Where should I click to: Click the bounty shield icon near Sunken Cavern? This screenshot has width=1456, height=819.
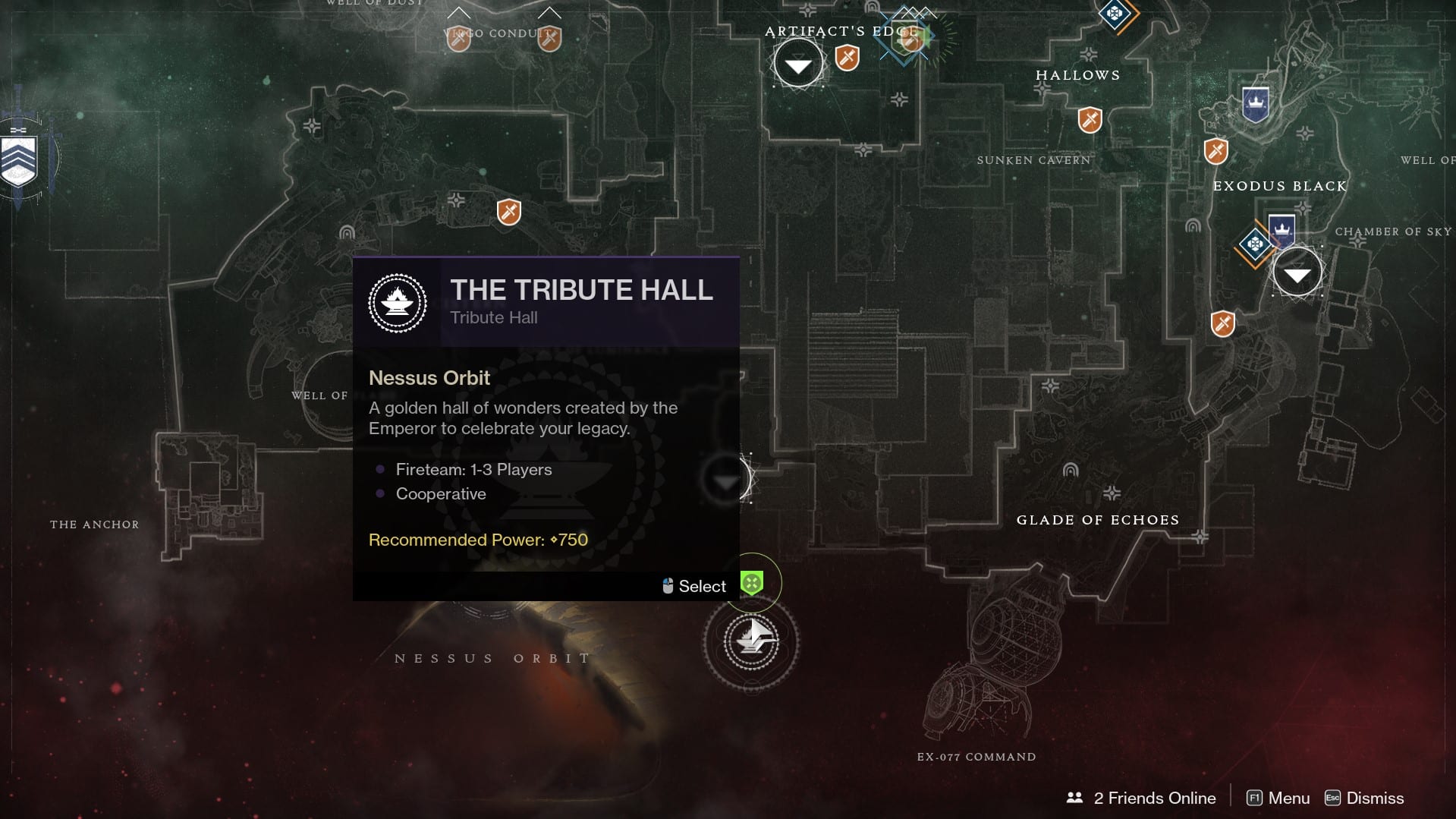tap(1216, 152)
